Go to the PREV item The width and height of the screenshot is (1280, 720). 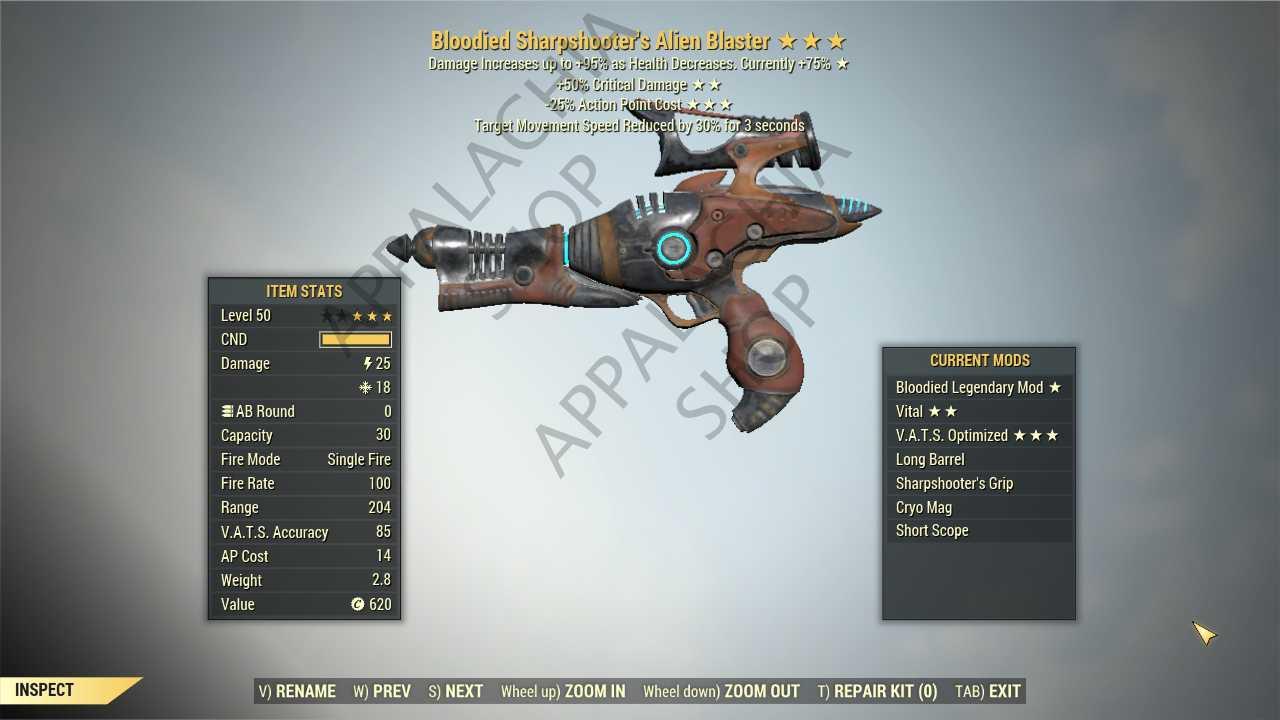[x=382, y=691]
